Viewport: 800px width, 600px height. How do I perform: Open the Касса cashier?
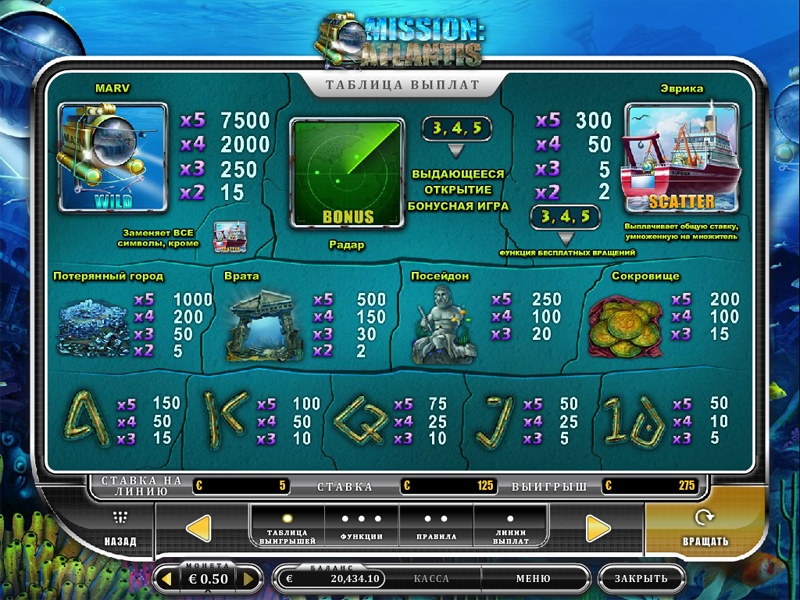tap(431, 578)
